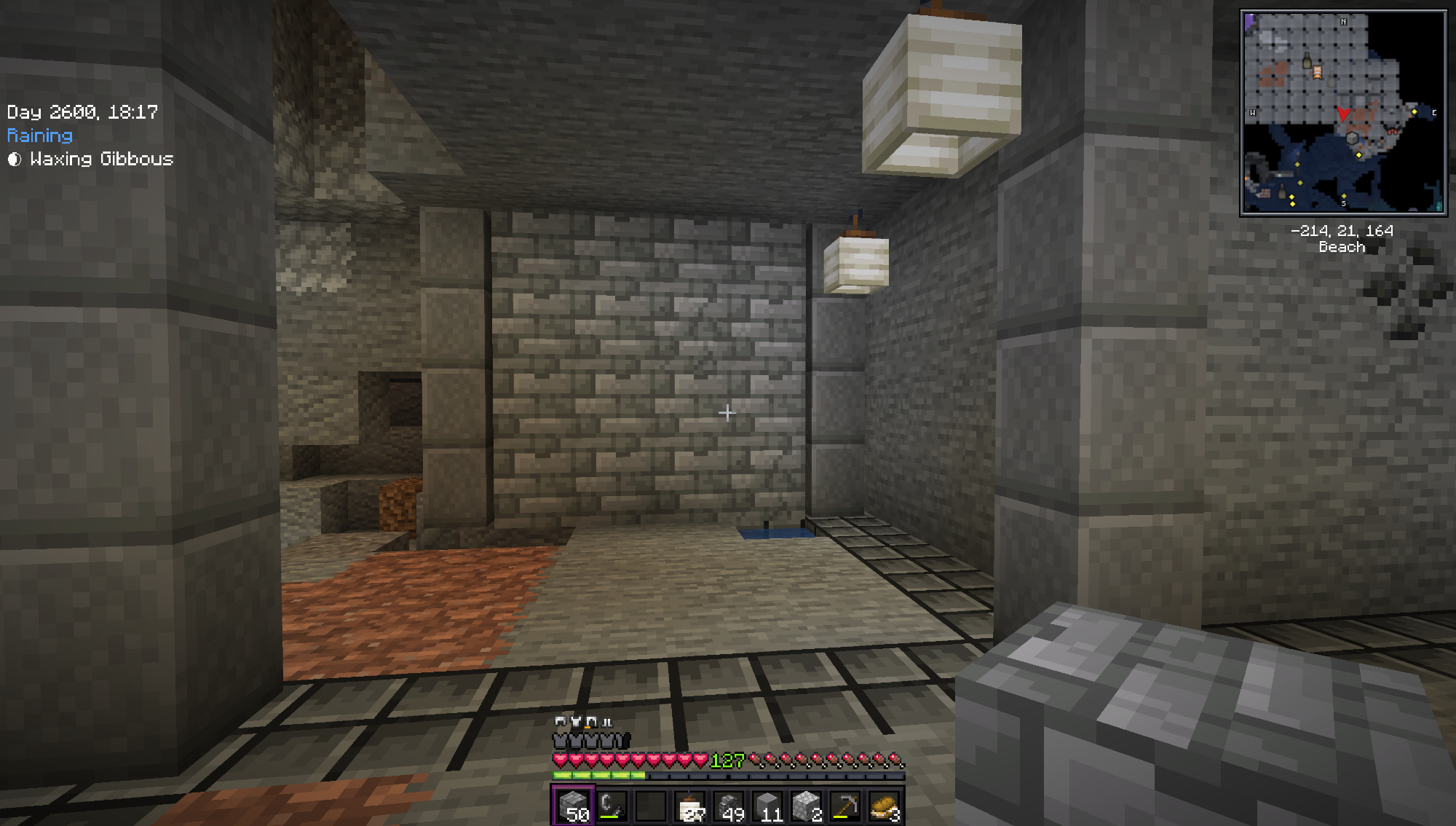1456x826 pixels.
Task: Select the smooth stone stack of 11
Action: coord(769,806)
